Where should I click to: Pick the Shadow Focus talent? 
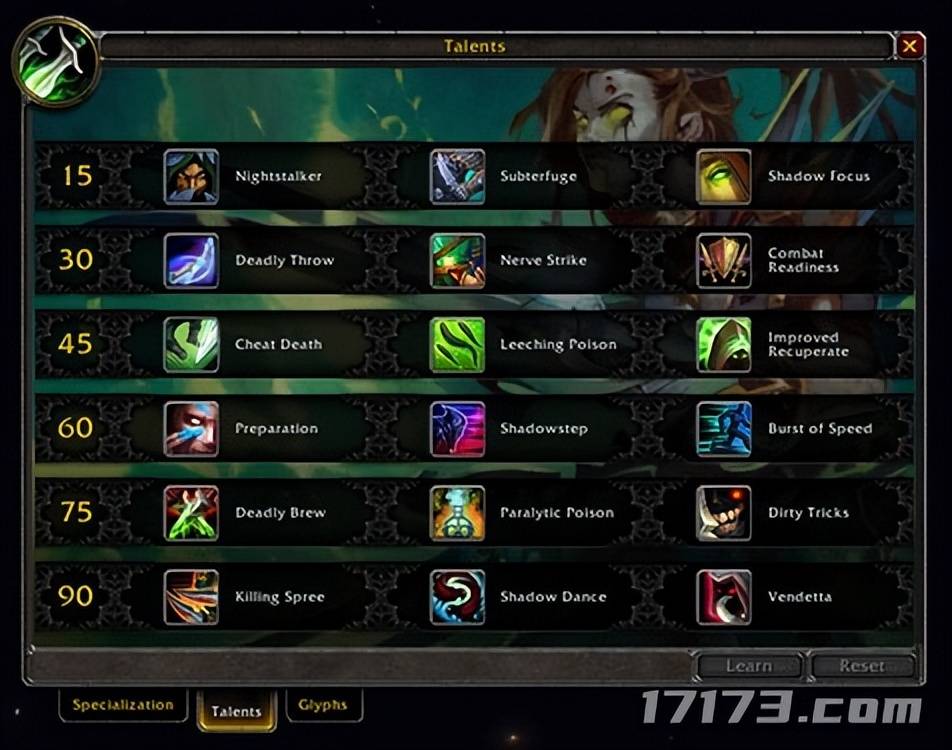point(724,177)
